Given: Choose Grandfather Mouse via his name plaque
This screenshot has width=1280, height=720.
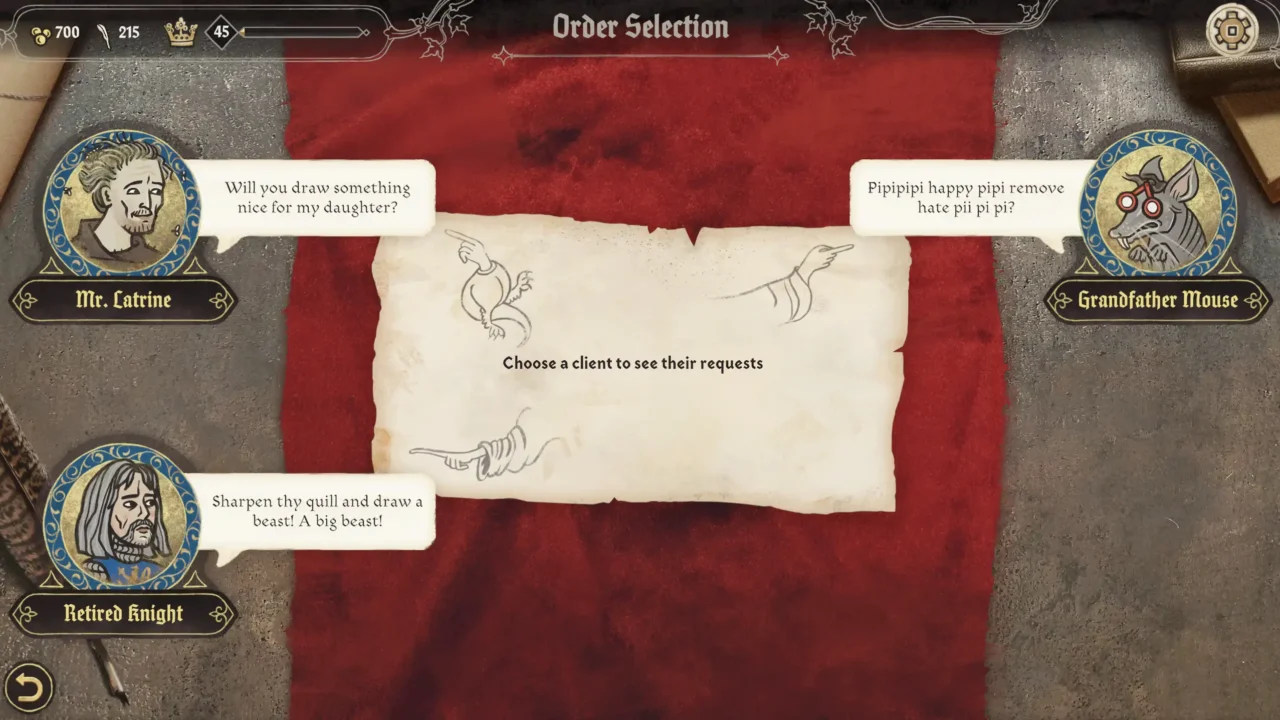Looking at the screenshot, I should click(x=1157, y=300).
